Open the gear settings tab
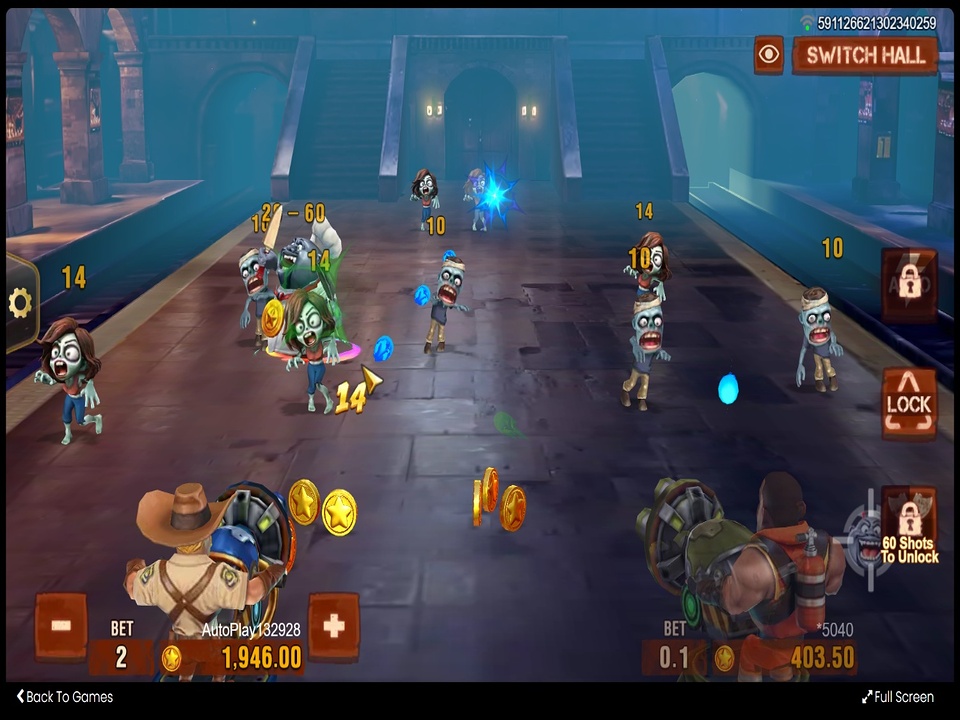 point(21,303)
